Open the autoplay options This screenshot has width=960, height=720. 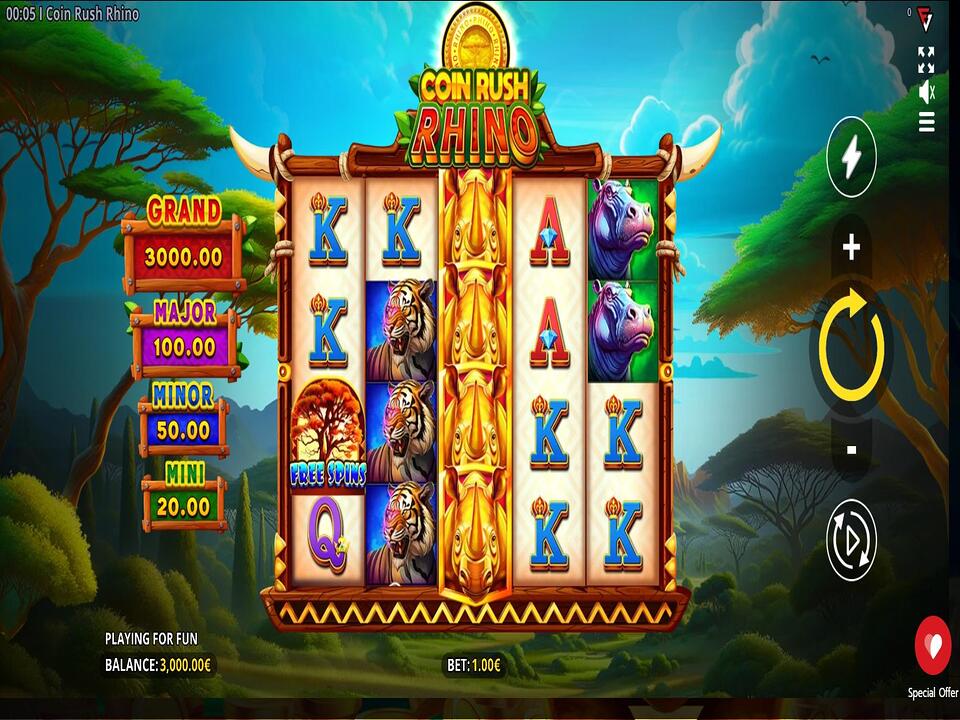tap(851, 540)
